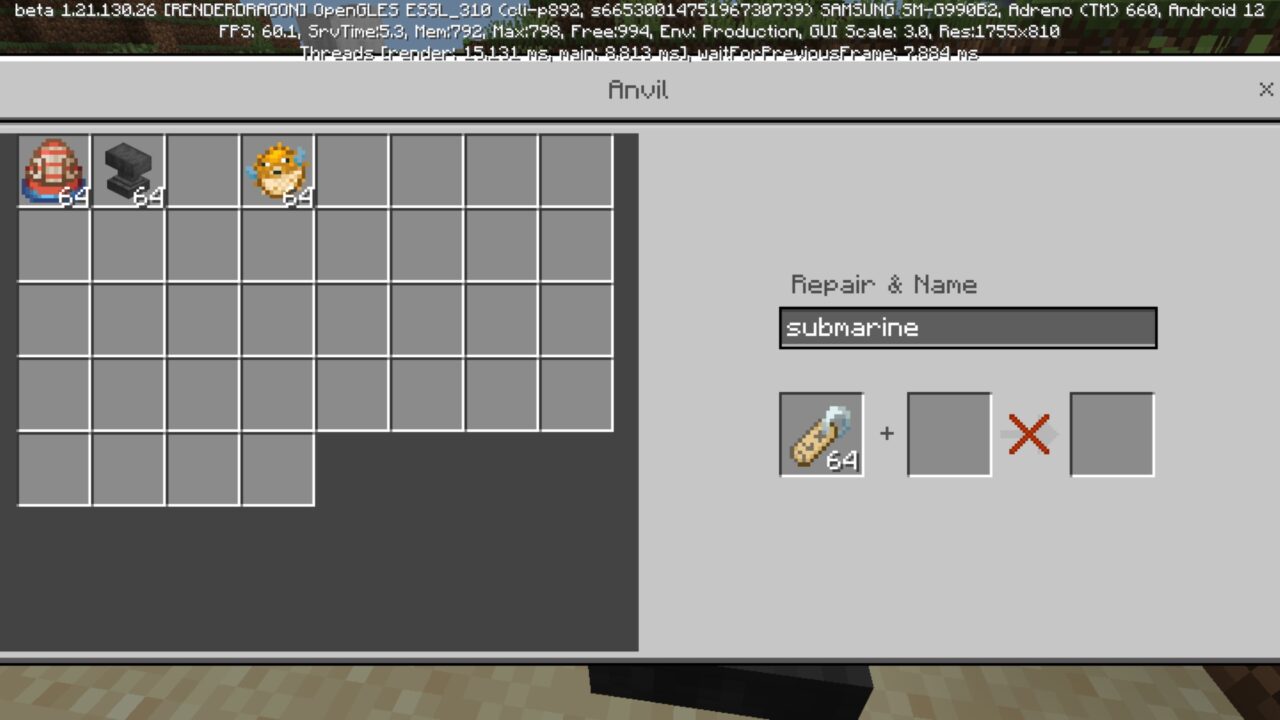Close the Anvil screen
Viewport: 1280px width, 720px height.
click(x=1265, y=89)
